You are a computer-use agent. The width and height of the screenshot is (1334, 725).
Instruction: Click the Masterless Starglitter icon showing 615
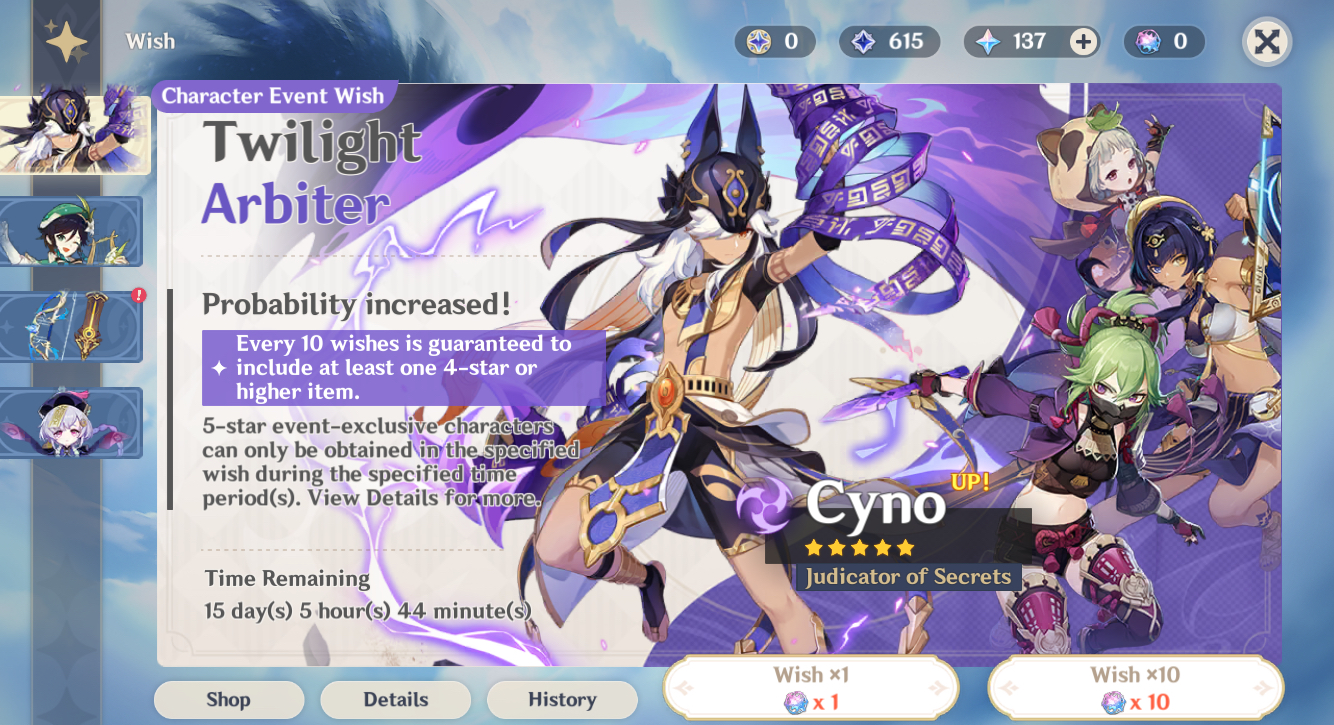[x=862, y=41]
